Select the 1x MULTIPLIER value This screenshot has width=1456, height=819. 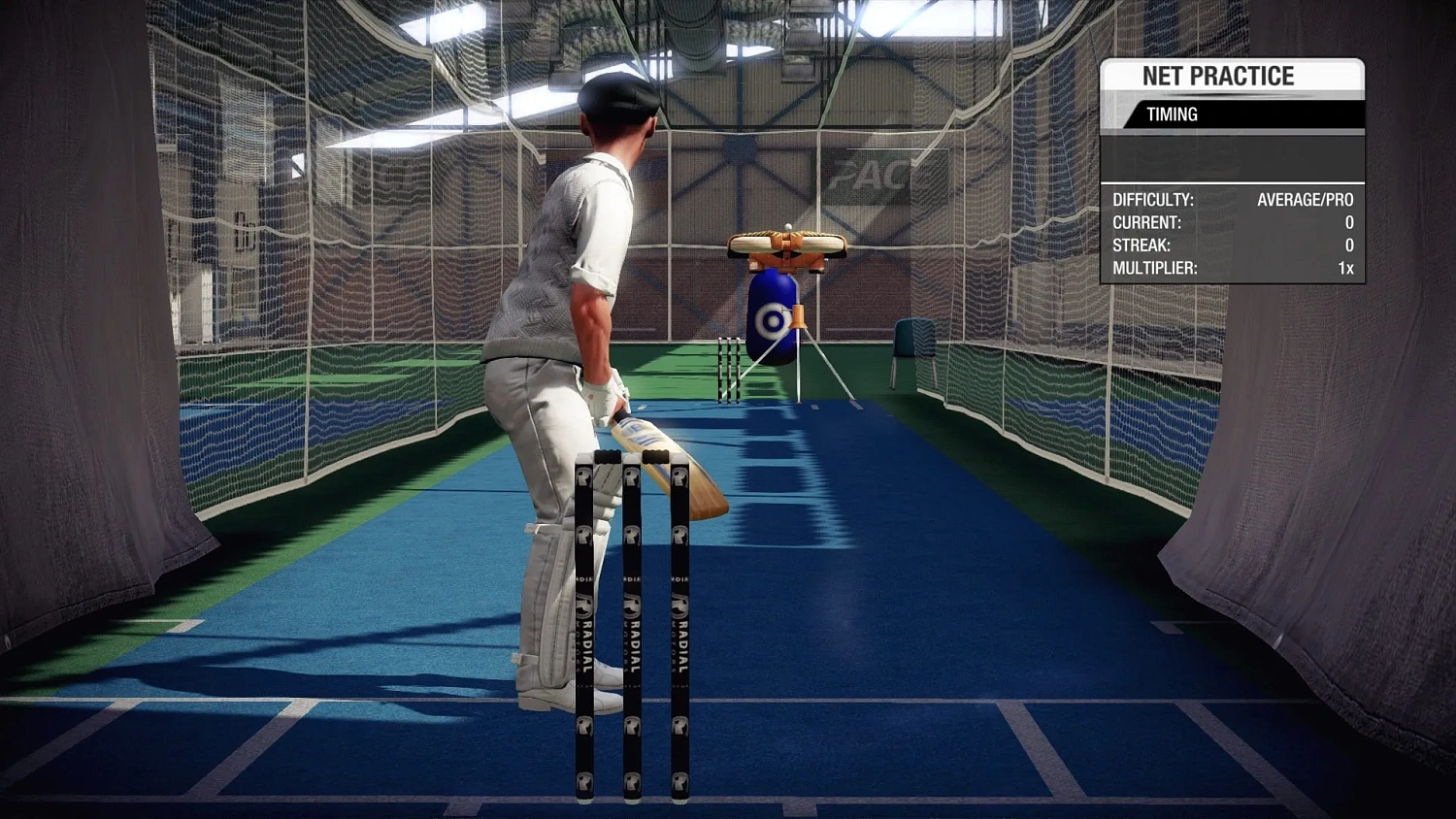[x=1346, y=269]
